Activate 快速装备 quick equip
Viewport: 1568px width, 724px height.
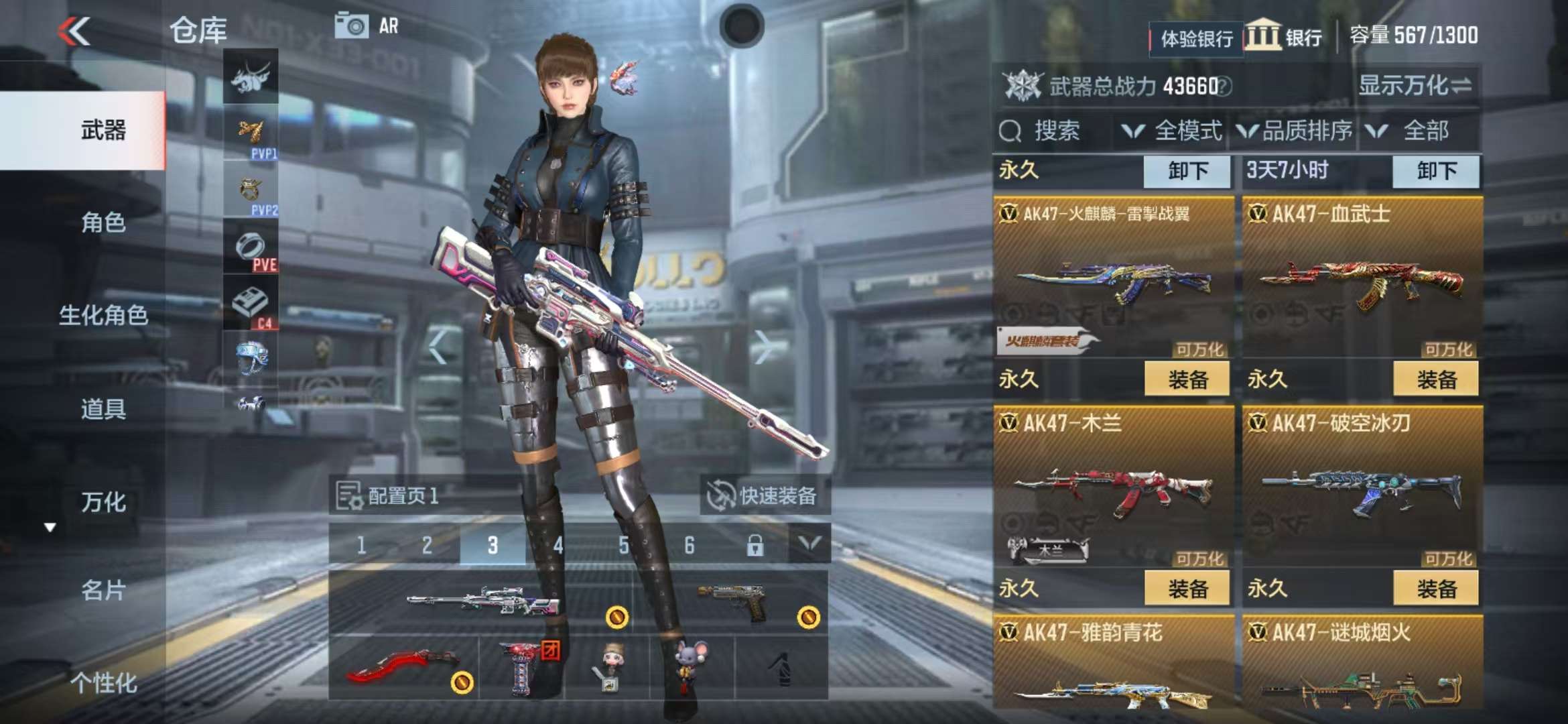(764, 496)
